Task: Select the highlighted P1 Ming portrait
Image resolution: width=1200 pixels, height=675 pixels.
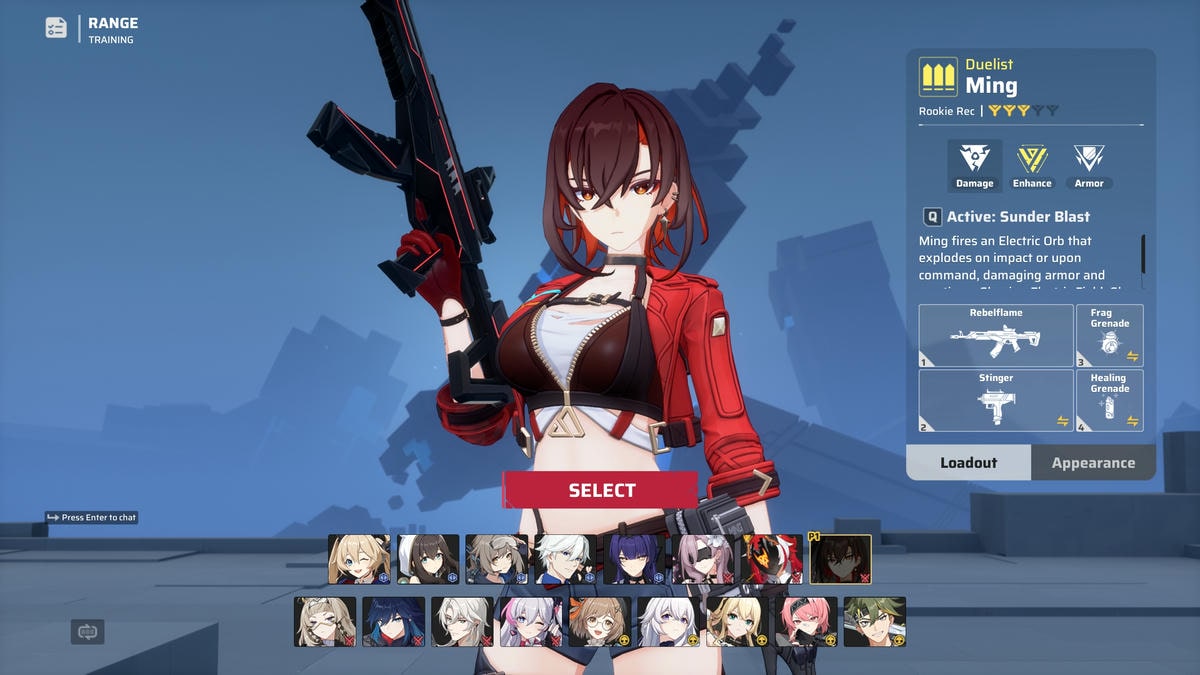Action: pos(840,559)
